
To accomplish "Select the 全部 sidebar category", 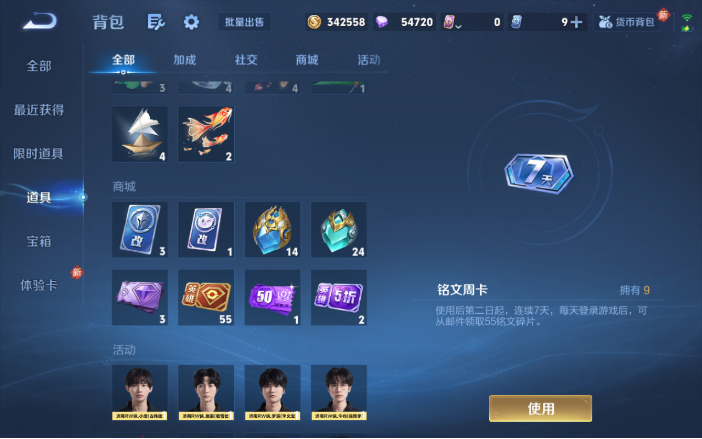I will pos(39,66).
